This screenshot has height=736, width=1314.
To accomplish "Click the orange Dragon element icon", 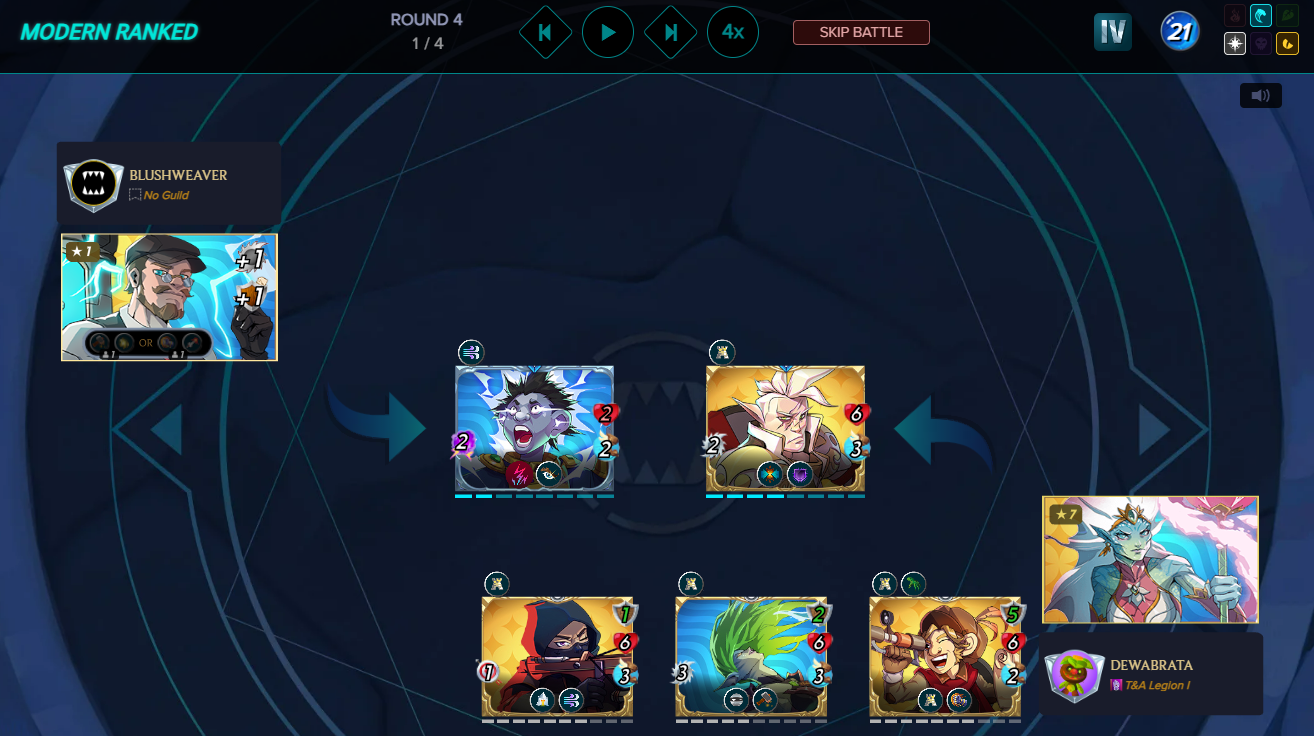I will click(1288, 44).
